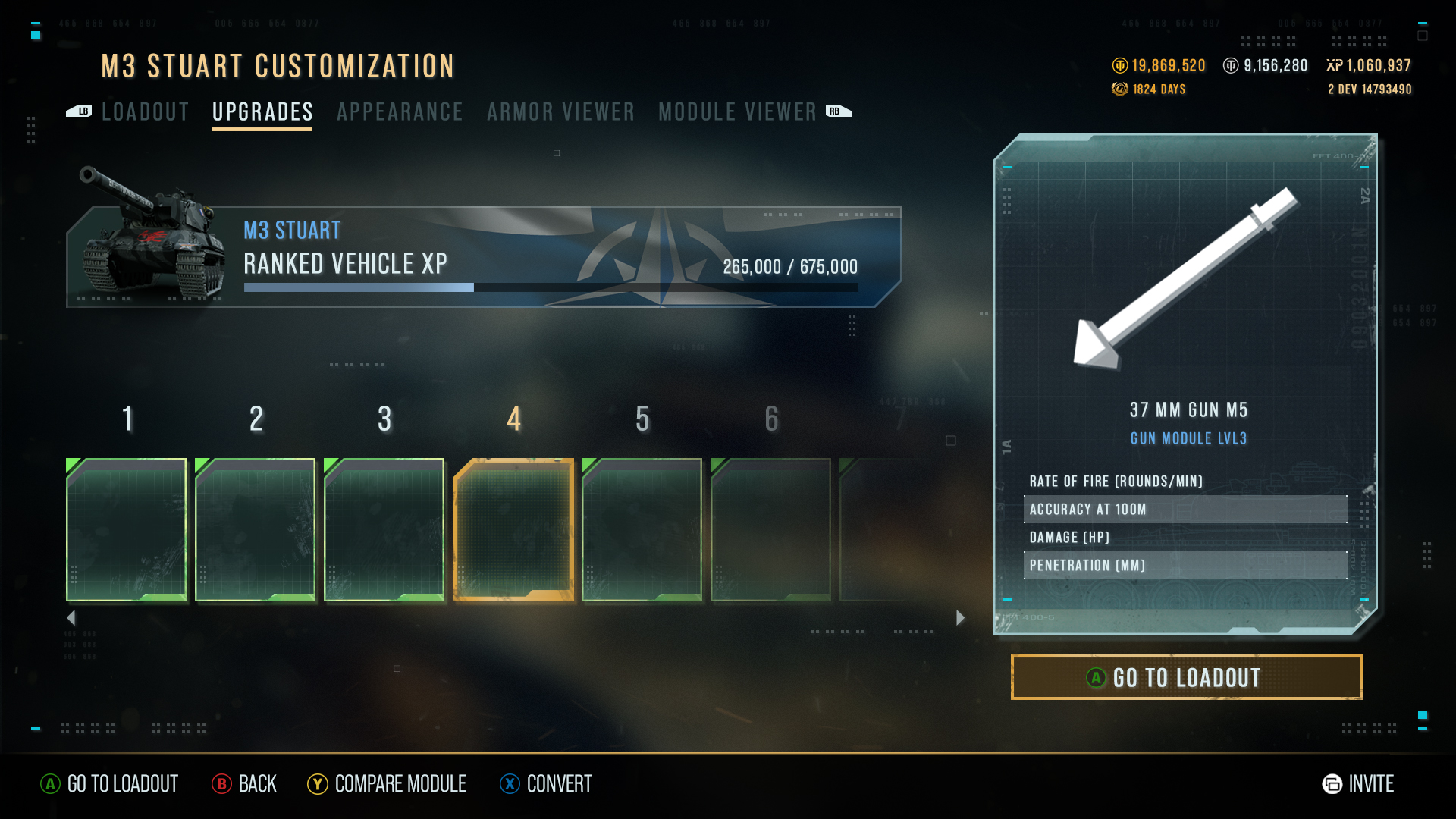Click the right arrow to show more tiers
The width and height of the screenshot is (1456, 819).
click(960, 618)
